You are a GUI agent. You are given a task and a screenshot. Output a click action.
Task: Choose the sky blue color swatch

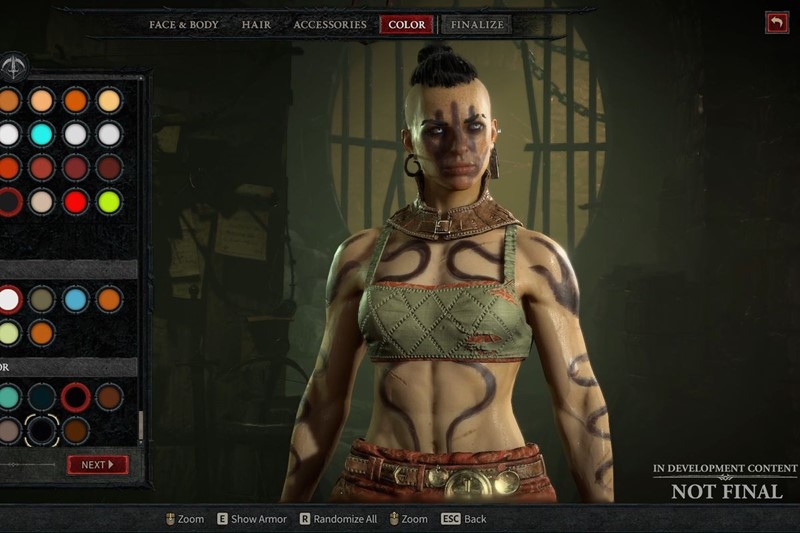pyautogui.click(x=76, y=299)
